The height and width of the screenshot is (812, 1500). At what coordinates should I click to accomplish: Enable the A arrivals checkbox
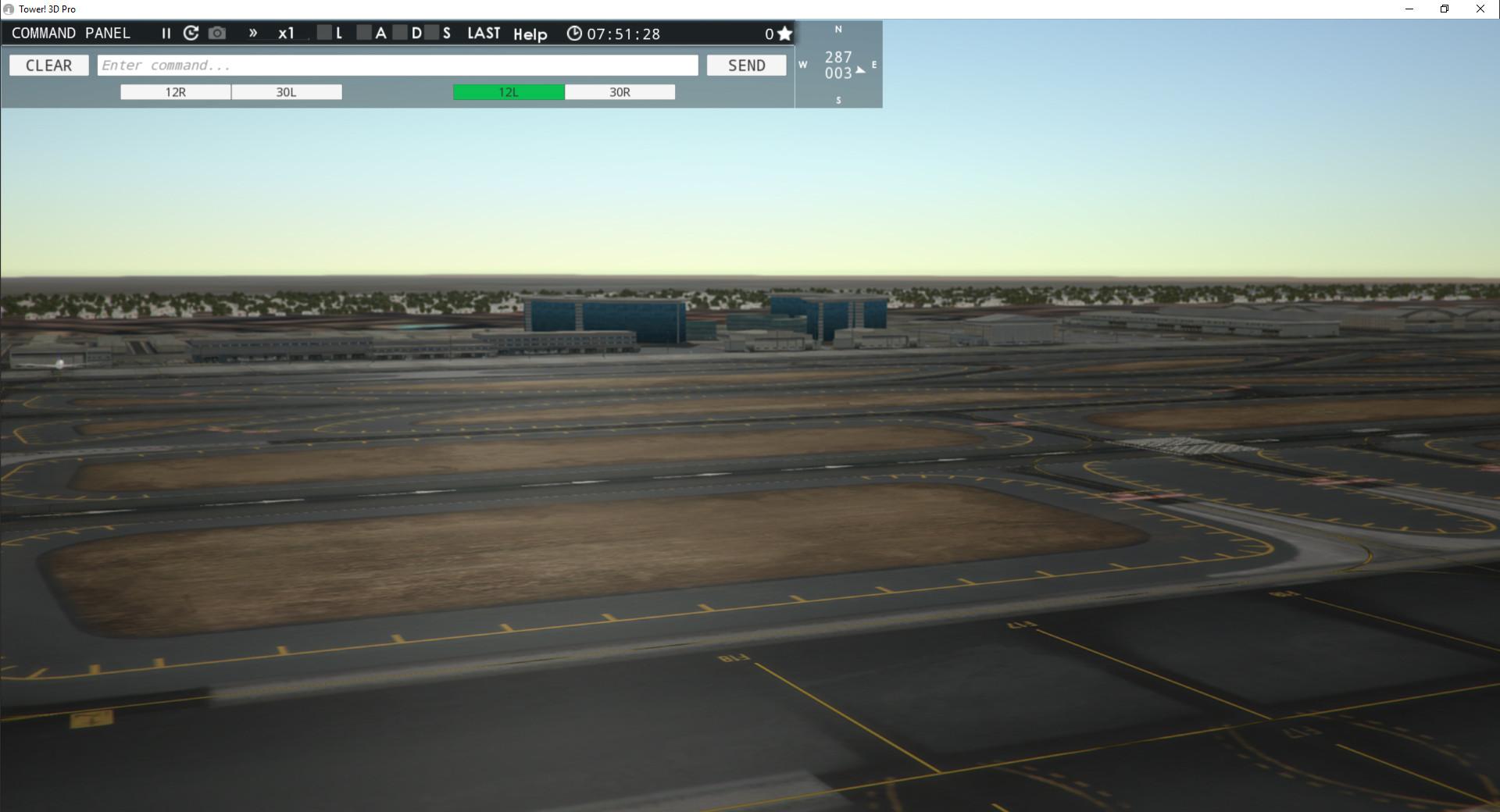pos(363,34)
